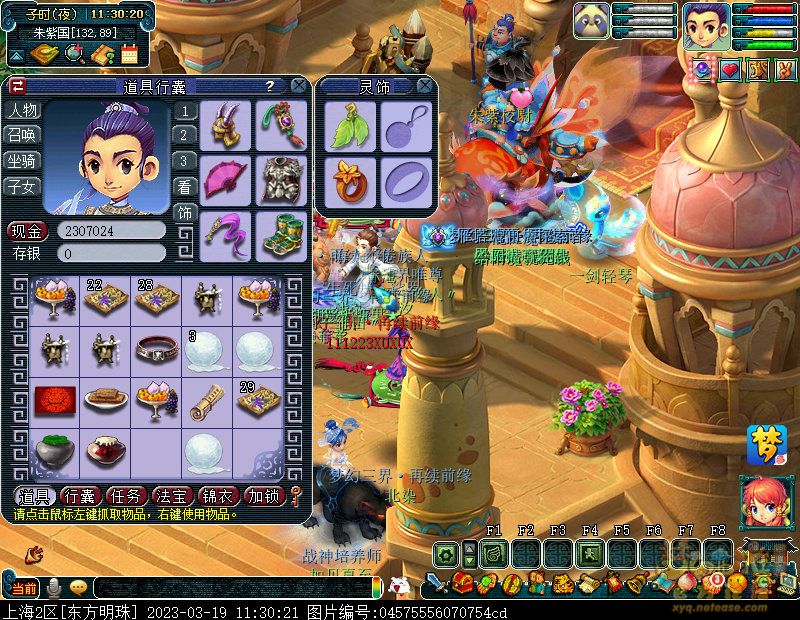Viewport: 800px width, 620px height.
Task: Close the 灵饰 accessory panel
Action: (x=425, y=86)
